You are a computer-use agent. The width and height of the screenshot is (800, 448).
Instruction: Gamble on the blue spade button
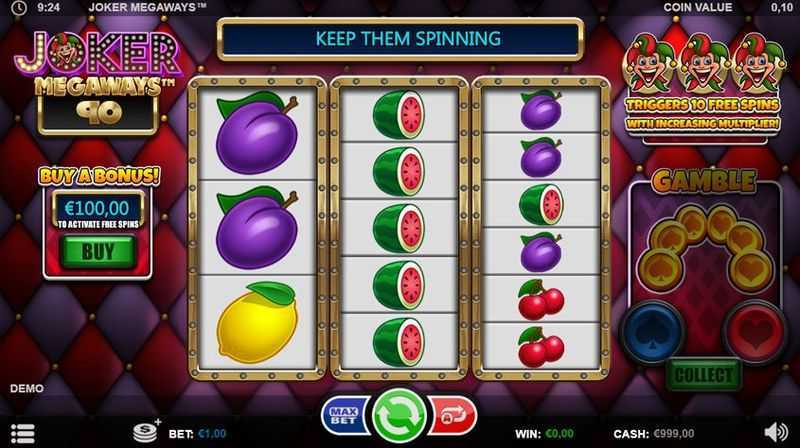[655, 327]
